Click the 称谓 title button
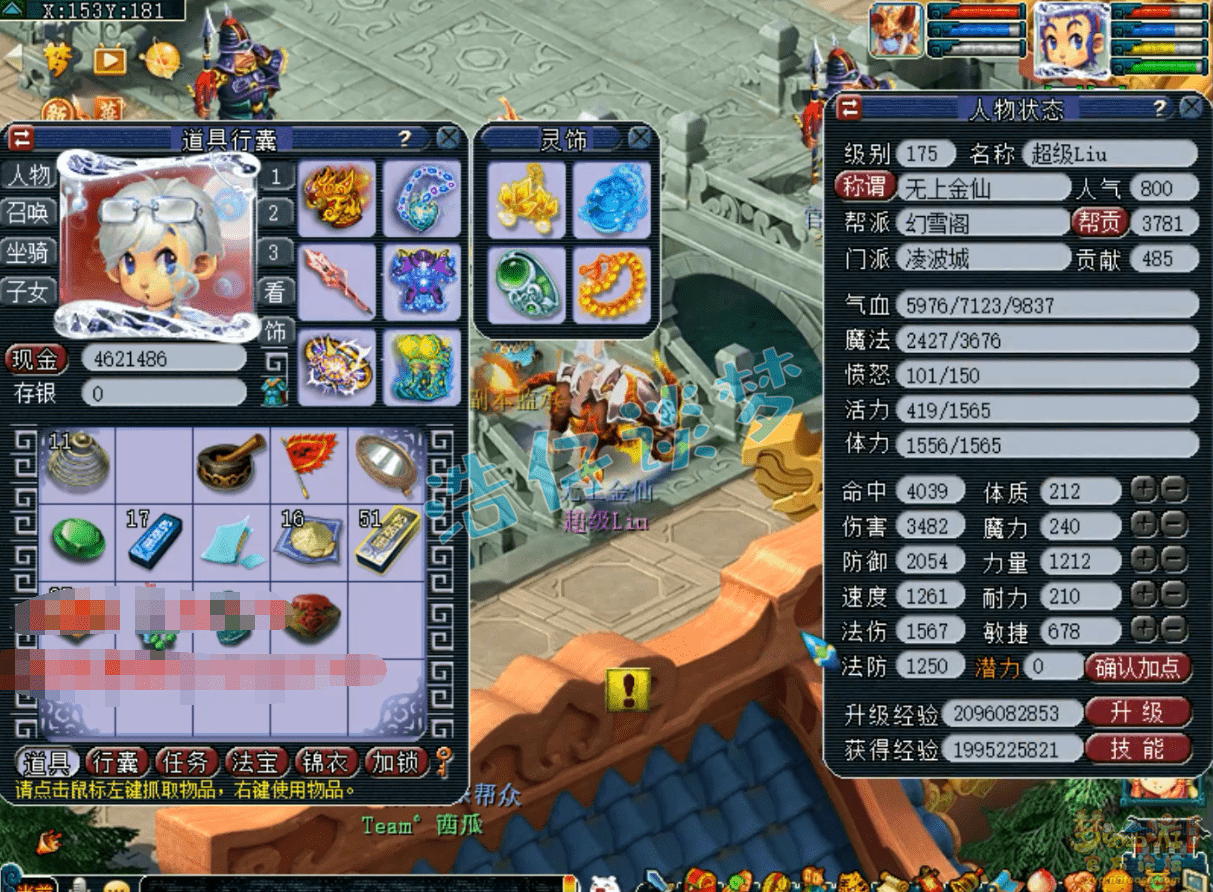This screenshot has height=892, width=1213. tap(864, 187)
